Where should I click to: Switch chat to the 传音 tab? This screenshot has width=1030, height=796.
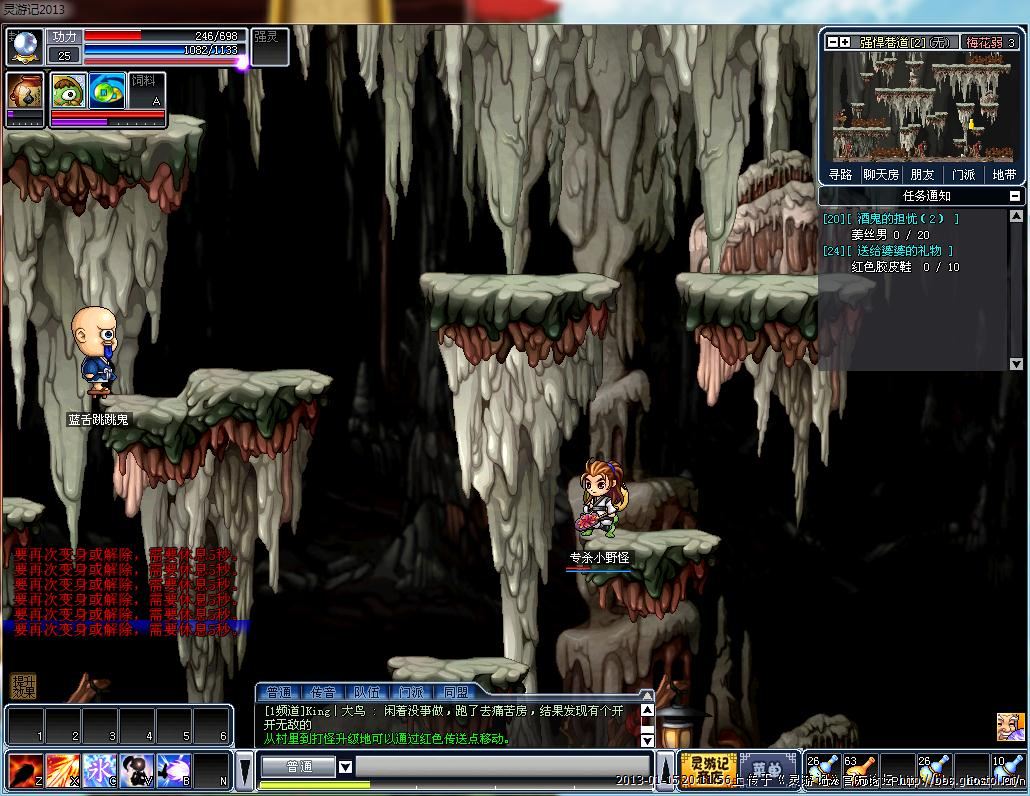click(324, 692)
